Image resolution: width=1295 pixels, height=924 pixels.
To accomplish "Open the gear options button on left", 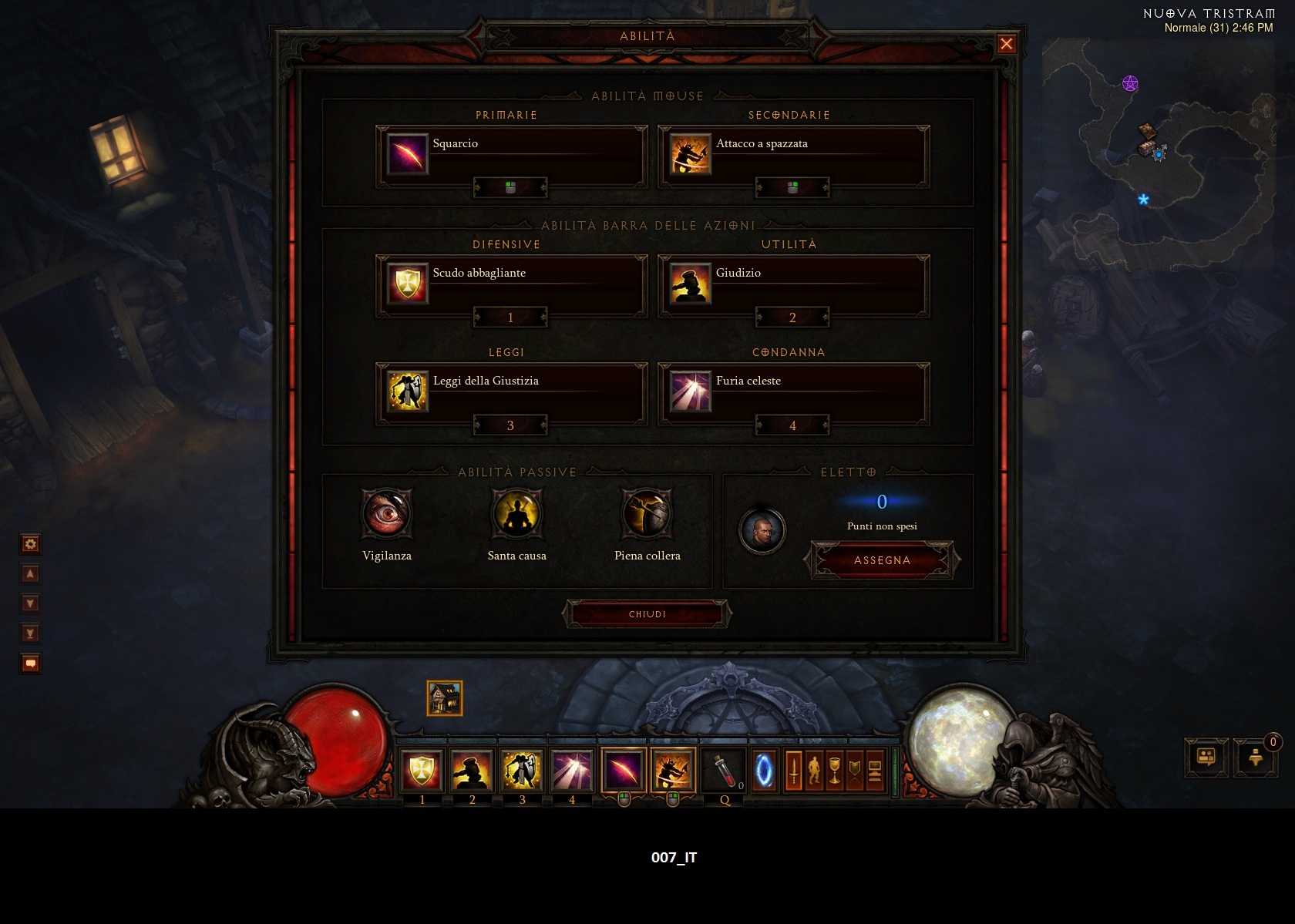I will coord(31,544).
